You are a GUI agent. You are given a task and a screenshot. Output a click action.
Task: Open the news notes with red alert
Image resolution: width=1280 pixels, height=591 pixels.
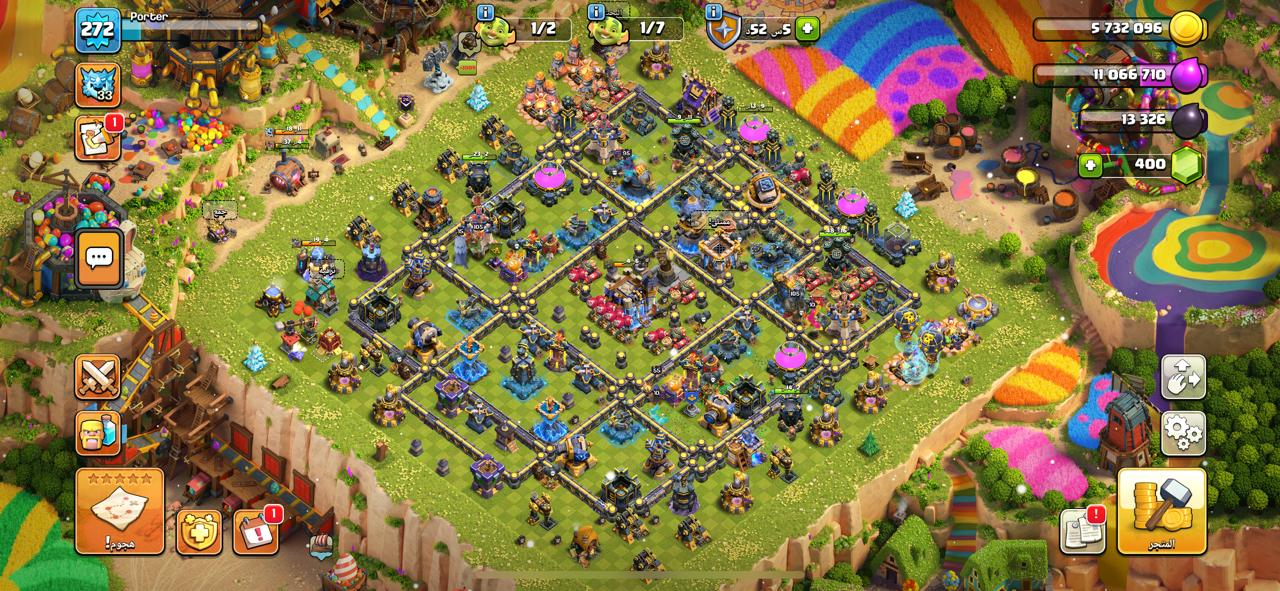coord(1082,531)
